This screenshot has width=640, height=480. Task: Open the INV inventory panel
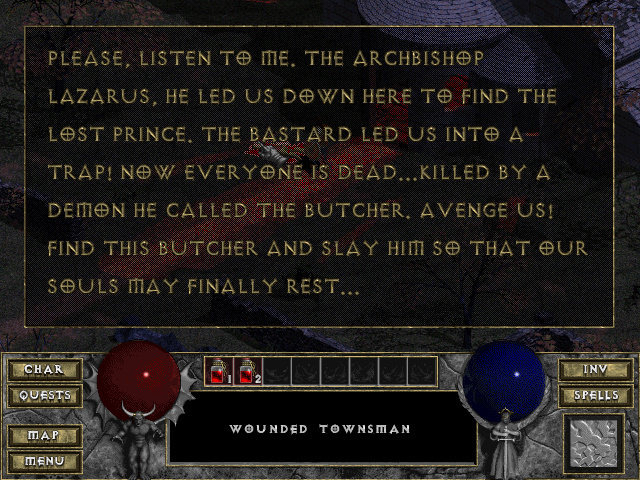click(x=595, y=370)
